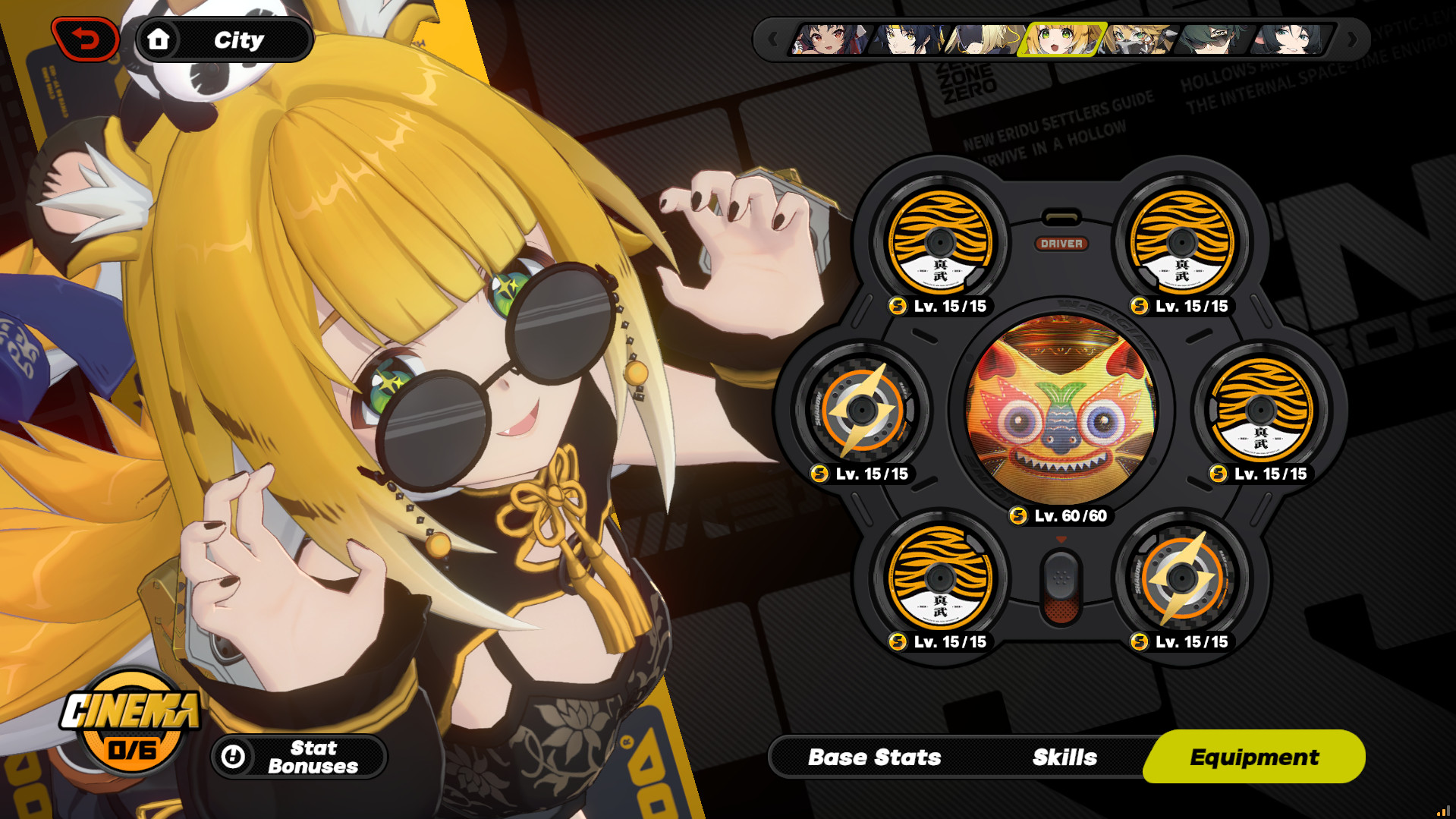
Task: Open the equipped Lv. 60 W-Engine
Action: 1061,410
